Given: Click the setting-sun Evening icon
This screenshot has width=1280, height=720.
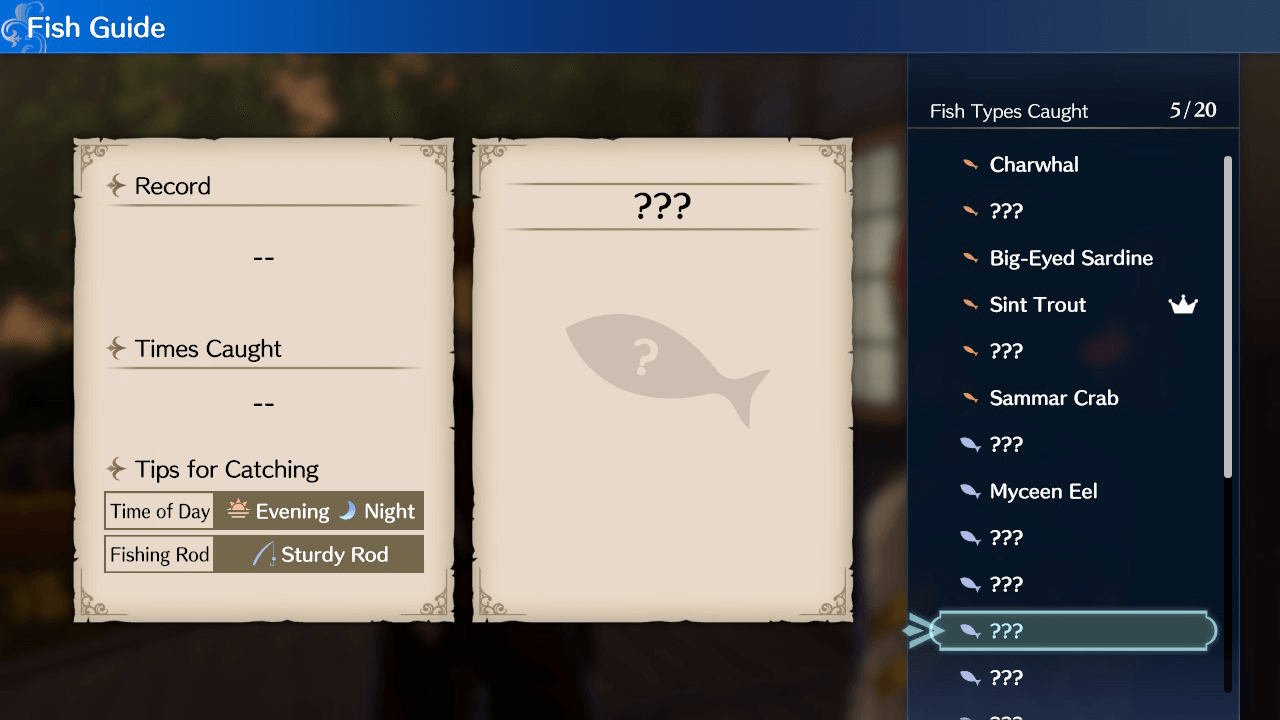Looking at the screenshot, I should 237,510.
